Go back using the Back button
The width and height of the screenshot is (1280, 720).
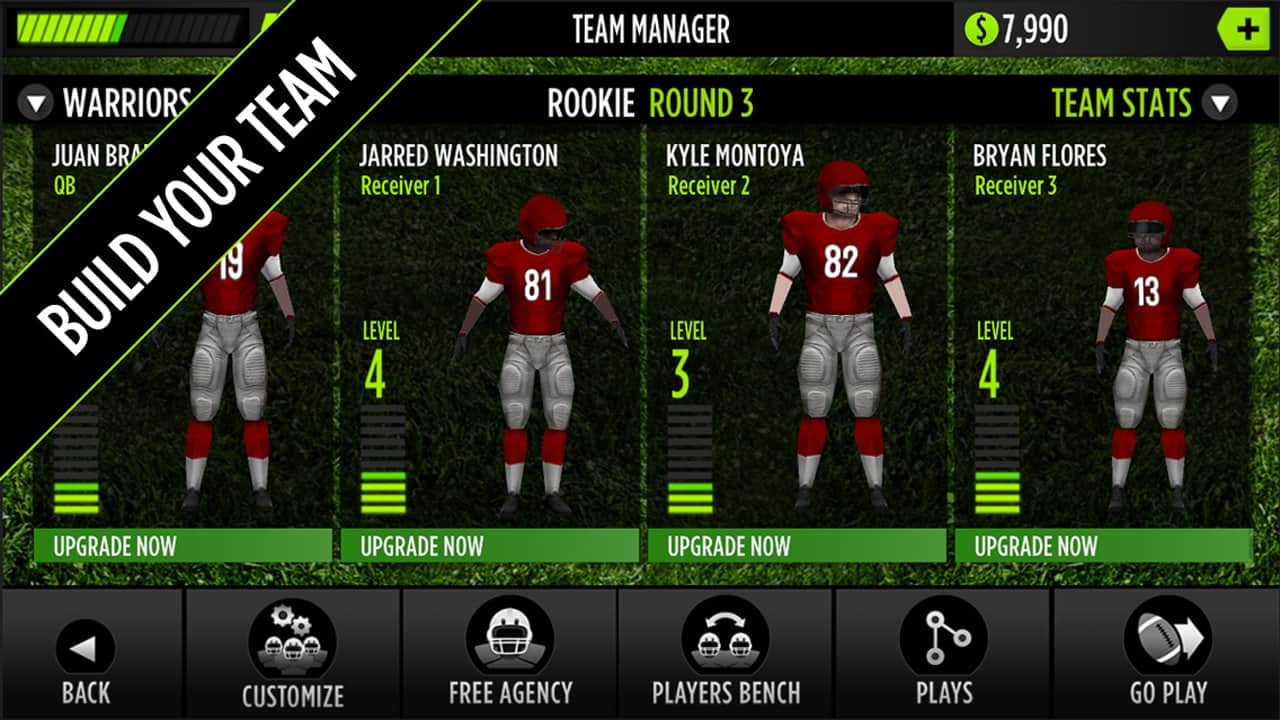point(85,655)
